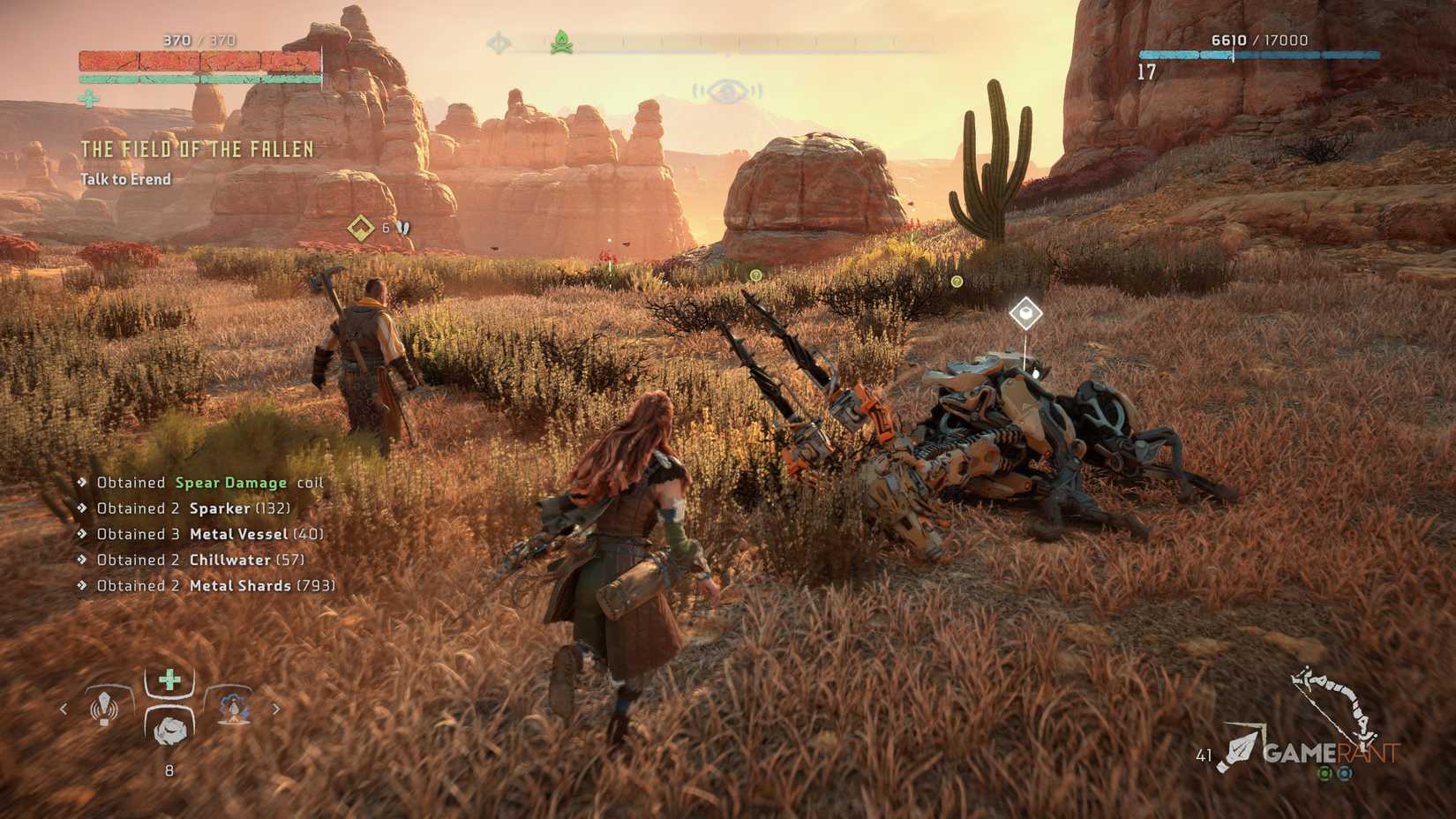Cycle items using the left chevron
Viewport: 1456px width, 819px height.
click(64, 709)
